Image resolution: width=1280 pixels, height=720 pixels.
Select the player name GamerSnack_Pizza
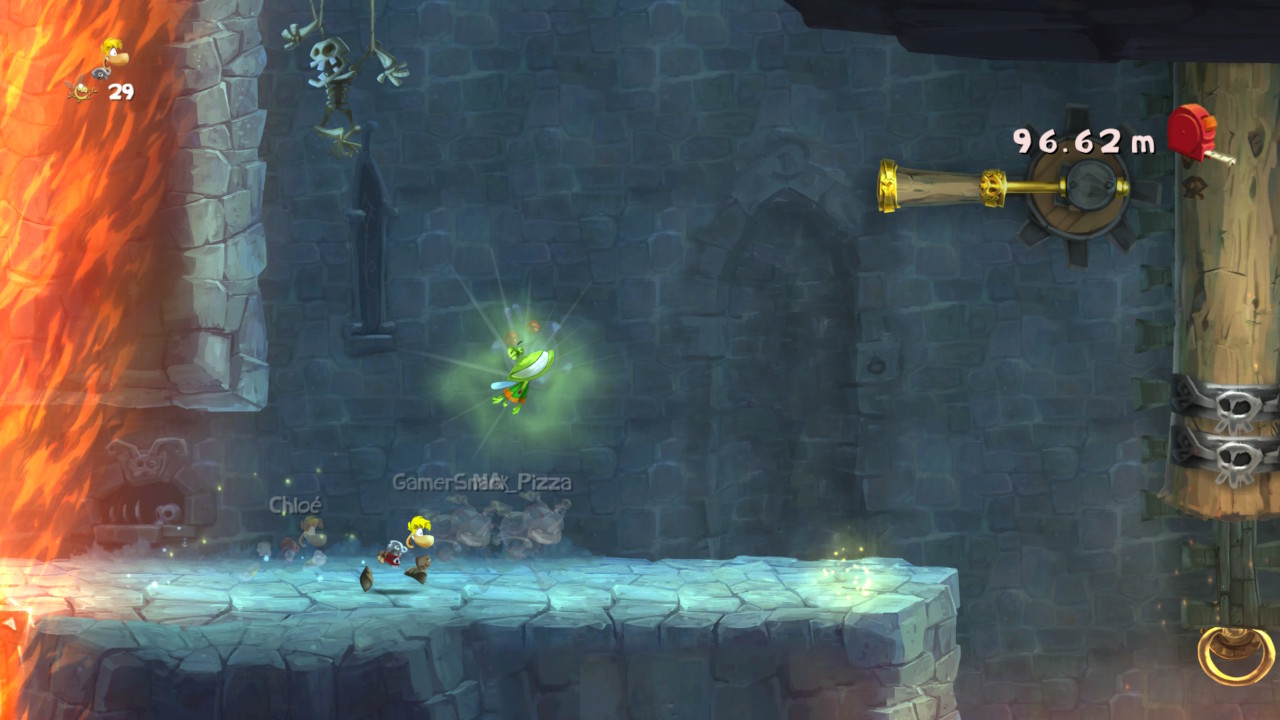(483, 479)
